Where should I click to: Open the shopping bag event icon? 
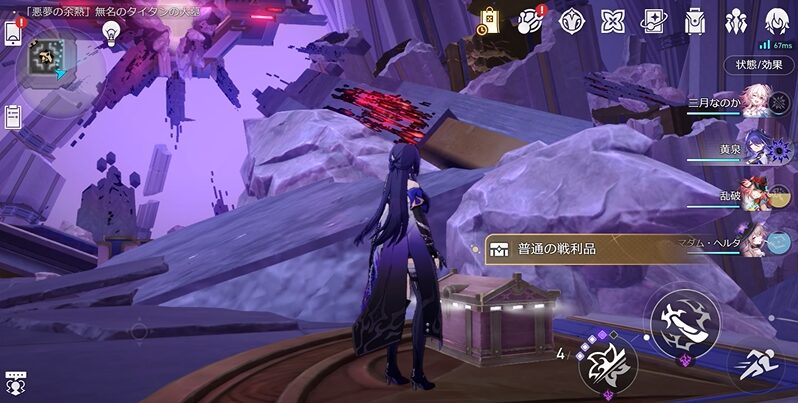(x=489, y=19)
